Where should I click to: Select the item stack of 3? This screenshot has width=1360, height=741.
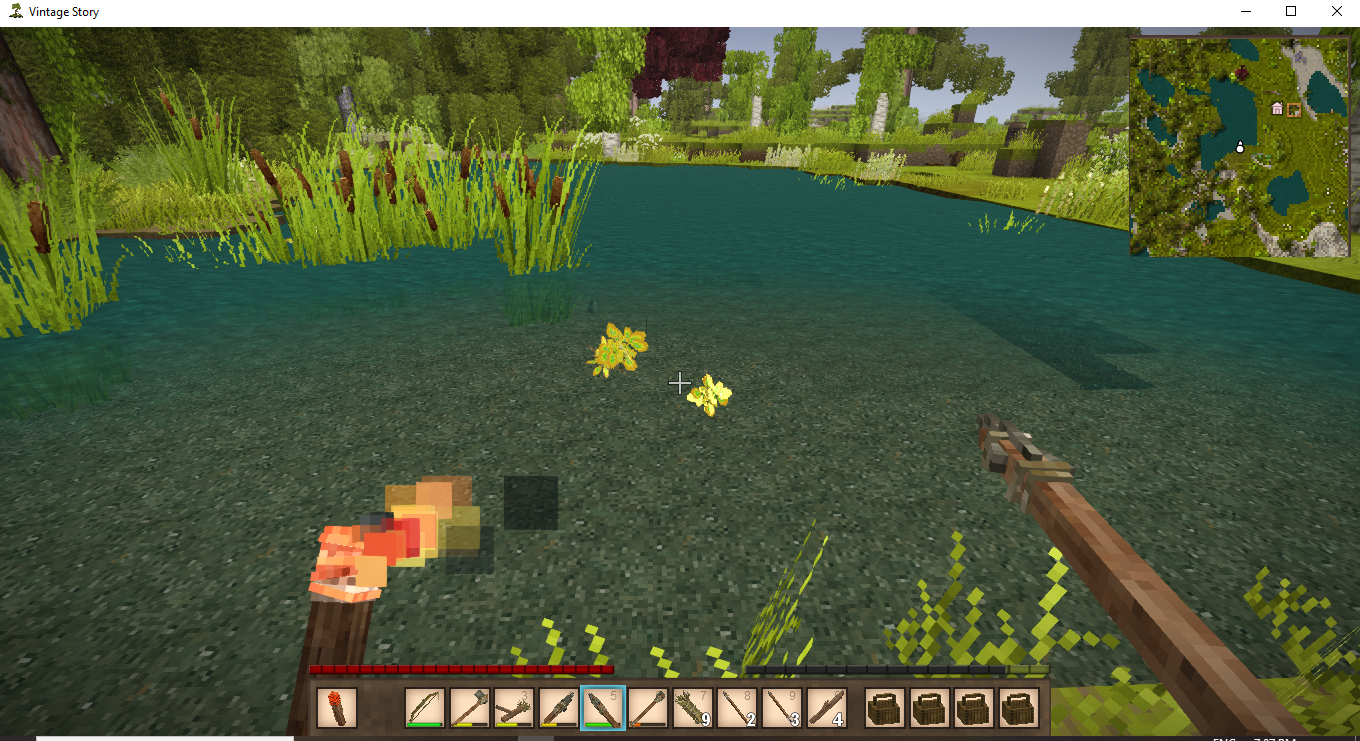point(781,708)
